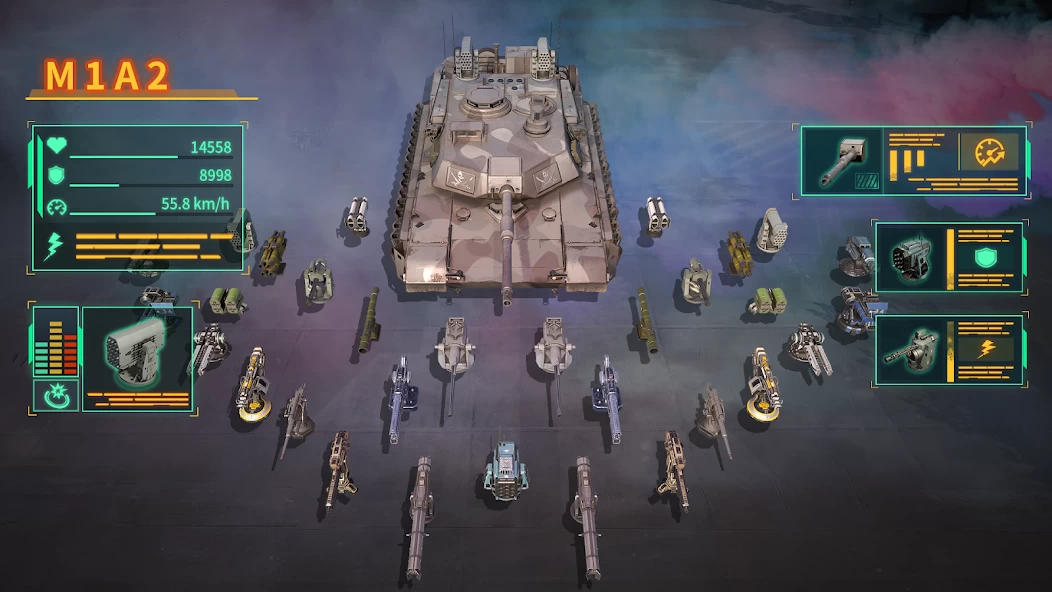Screen dimensions: 1052x592
Task: Activate the orange lightning bolt icon
Action: point(984,348)
